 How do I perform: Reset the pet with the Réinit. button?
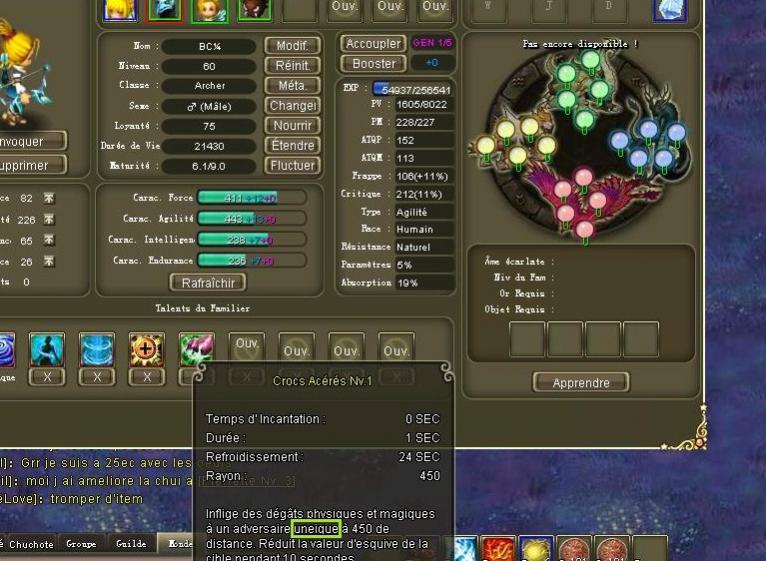[292, 66]
